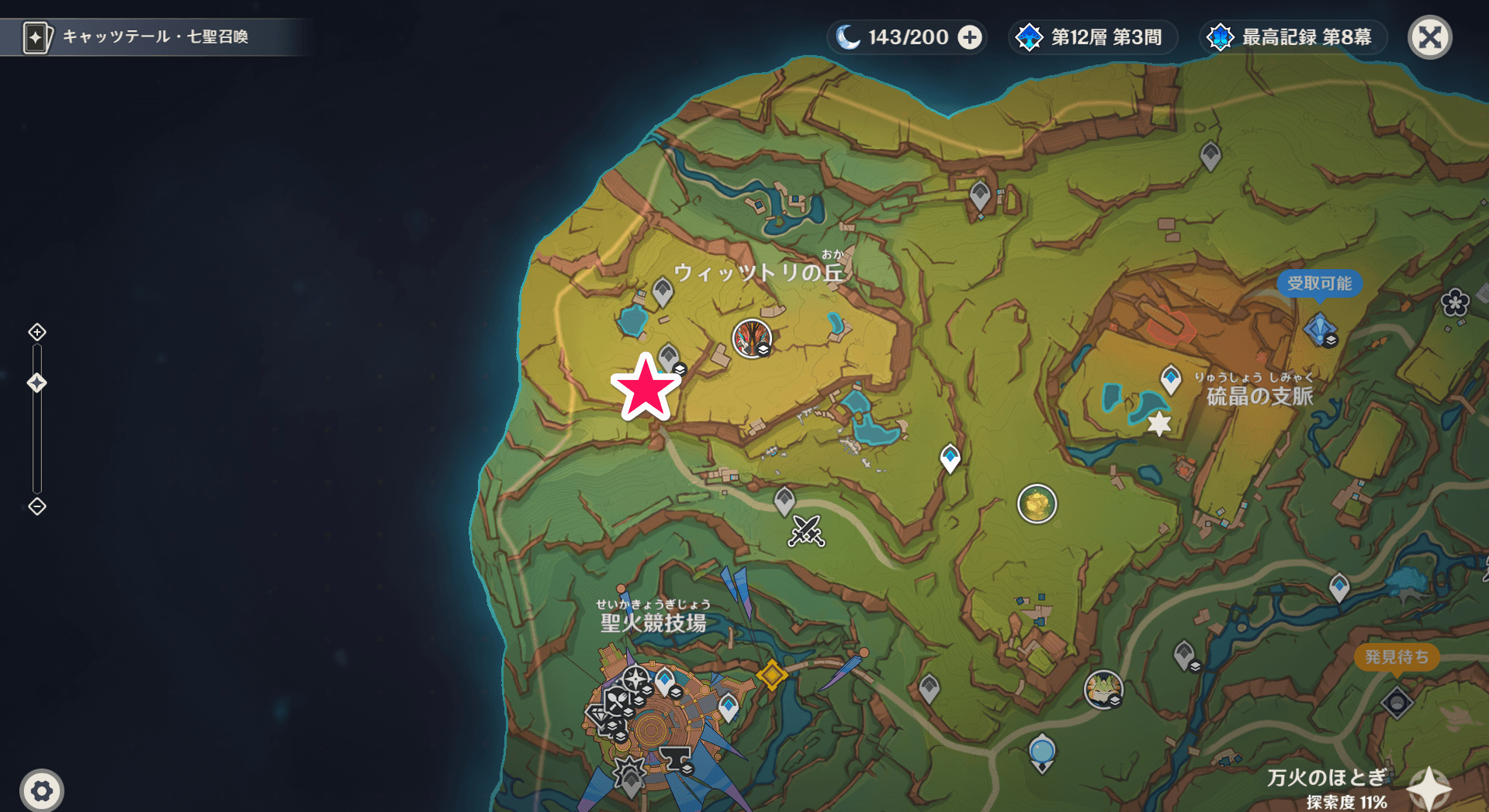The width and height of the screenshot is (1489, 812).
Task: Select the white star landmark near 硫晶の支脈
Action: [1158, 424]
